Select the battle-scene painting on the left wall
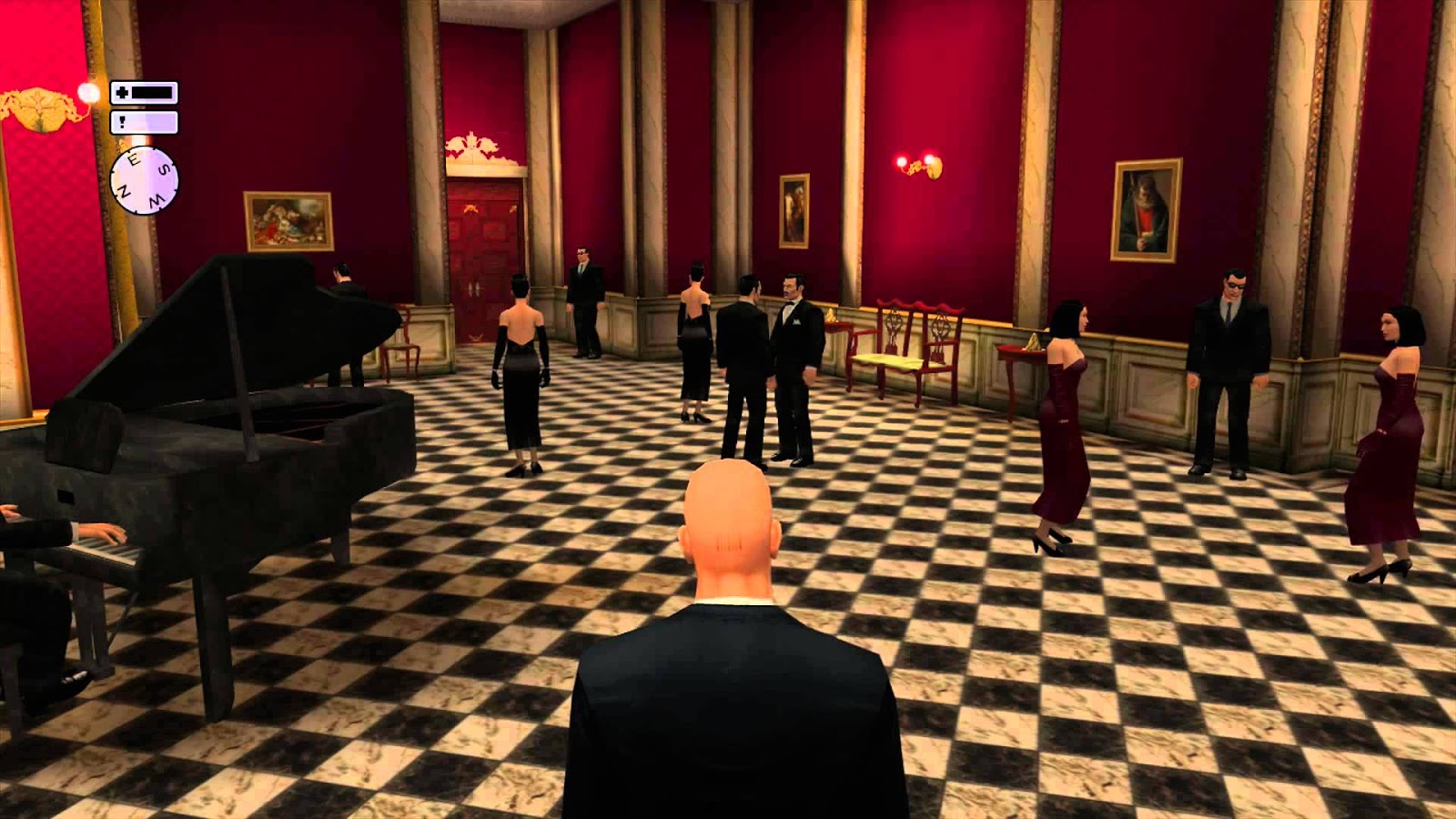The image size is (1456, 819). 288,217
